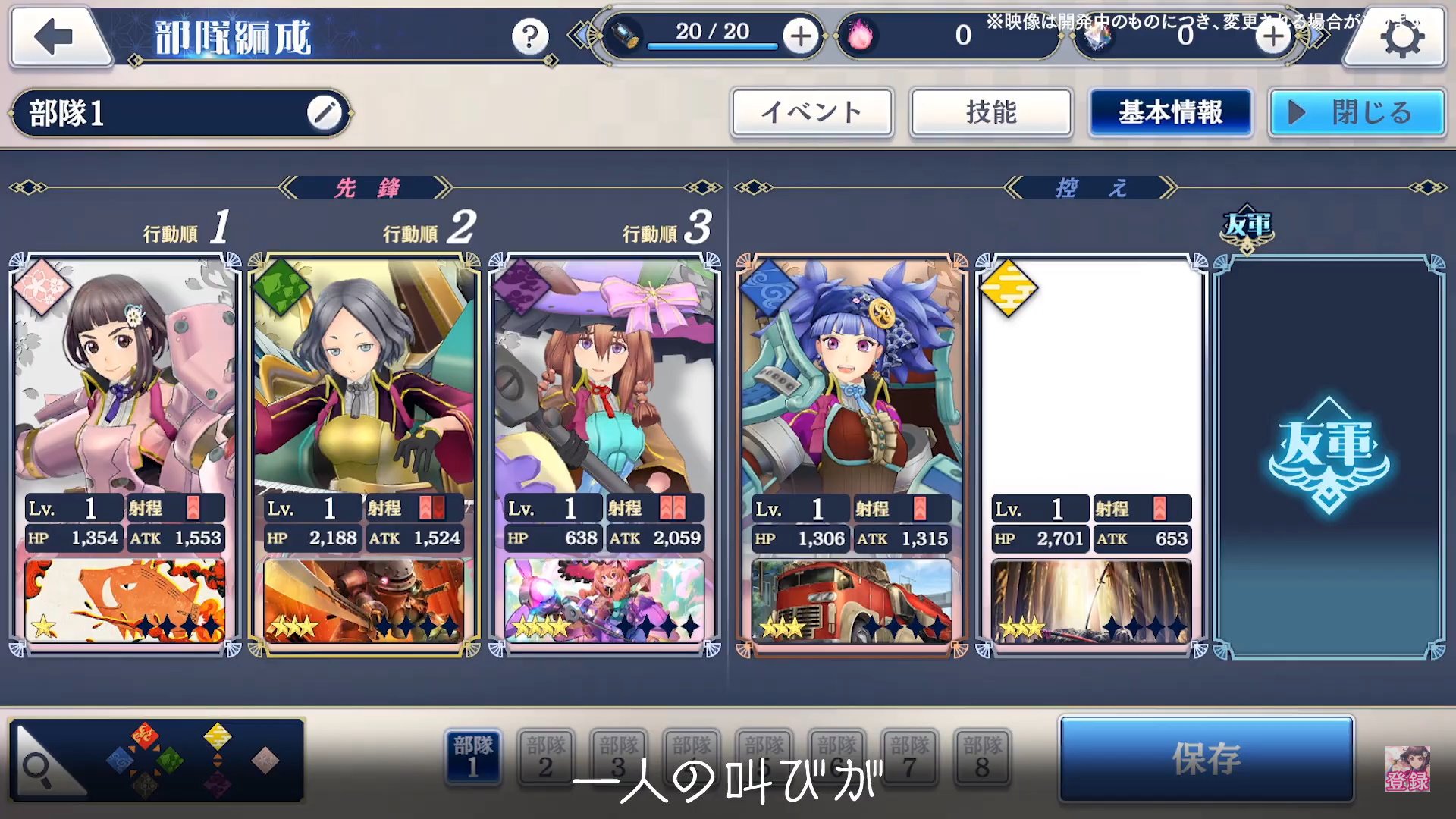The height and width of the screenshot is (819, 1456).
Task: Switch to squad 部隊 2
Action: point(546,757)
